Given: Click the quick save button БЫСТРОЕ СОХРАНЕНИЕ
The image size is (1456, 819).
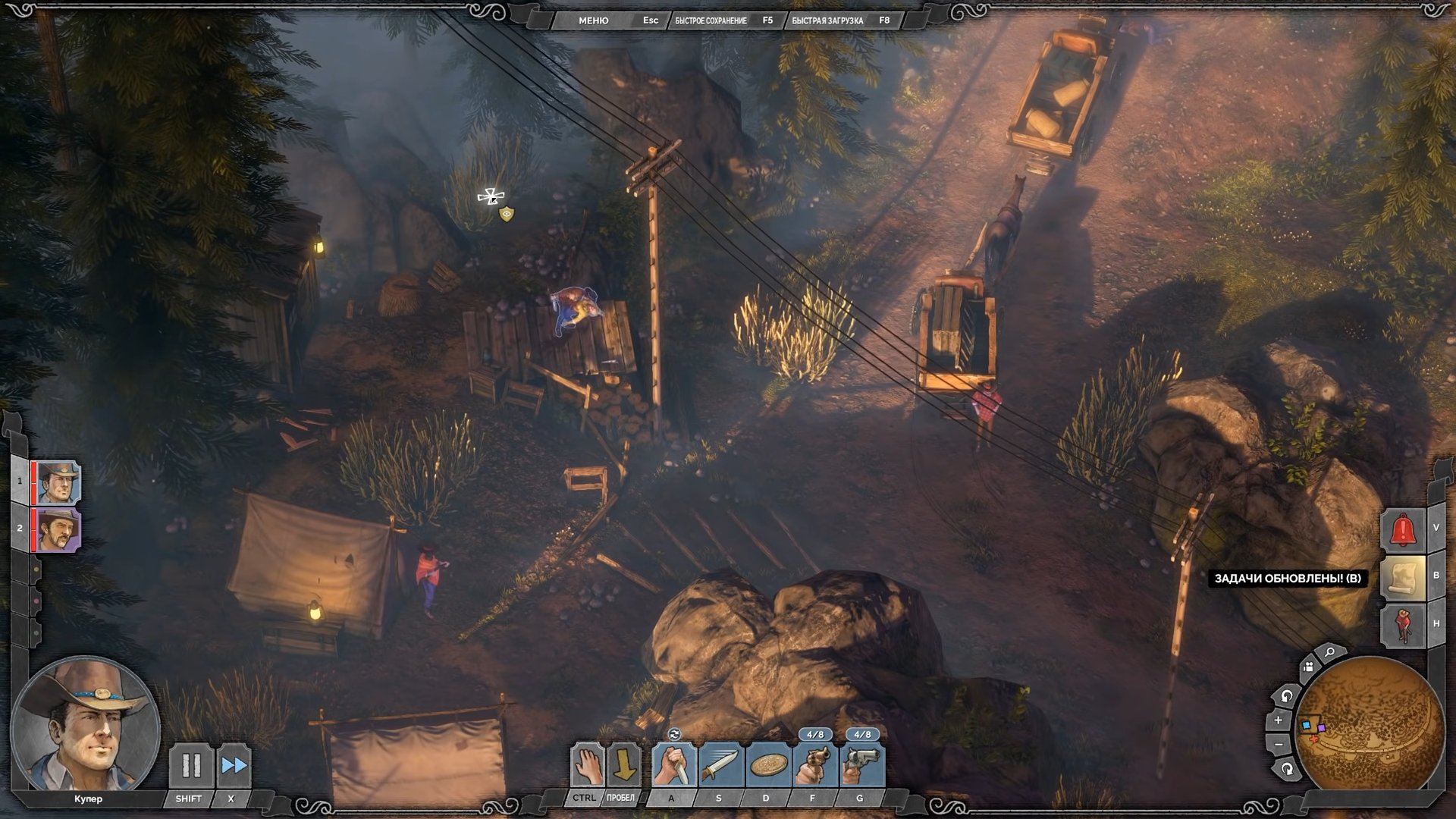Looking at the screenshot, I should pos(711,20).
